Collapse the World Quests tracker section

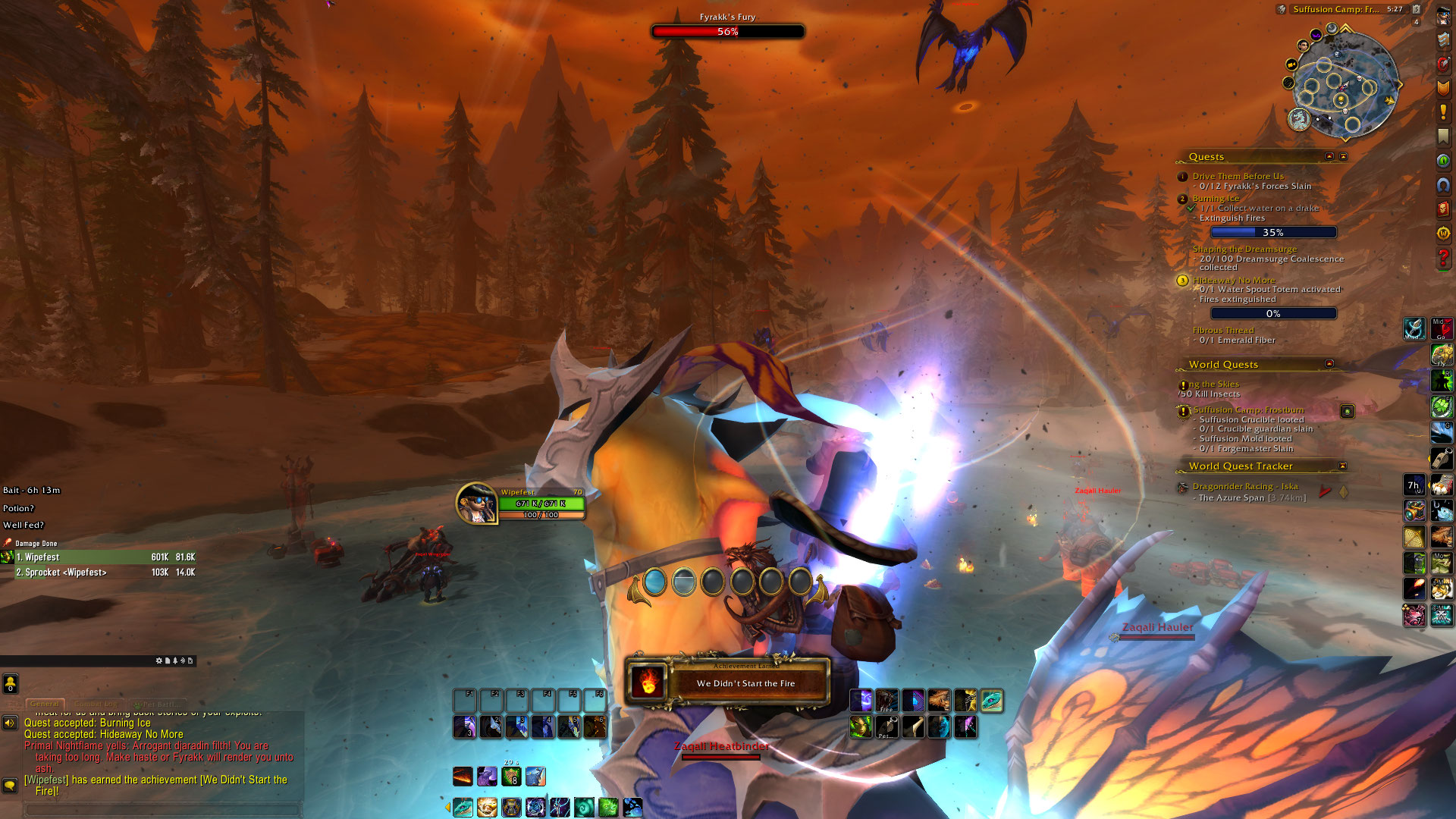tap(1329, 364)
